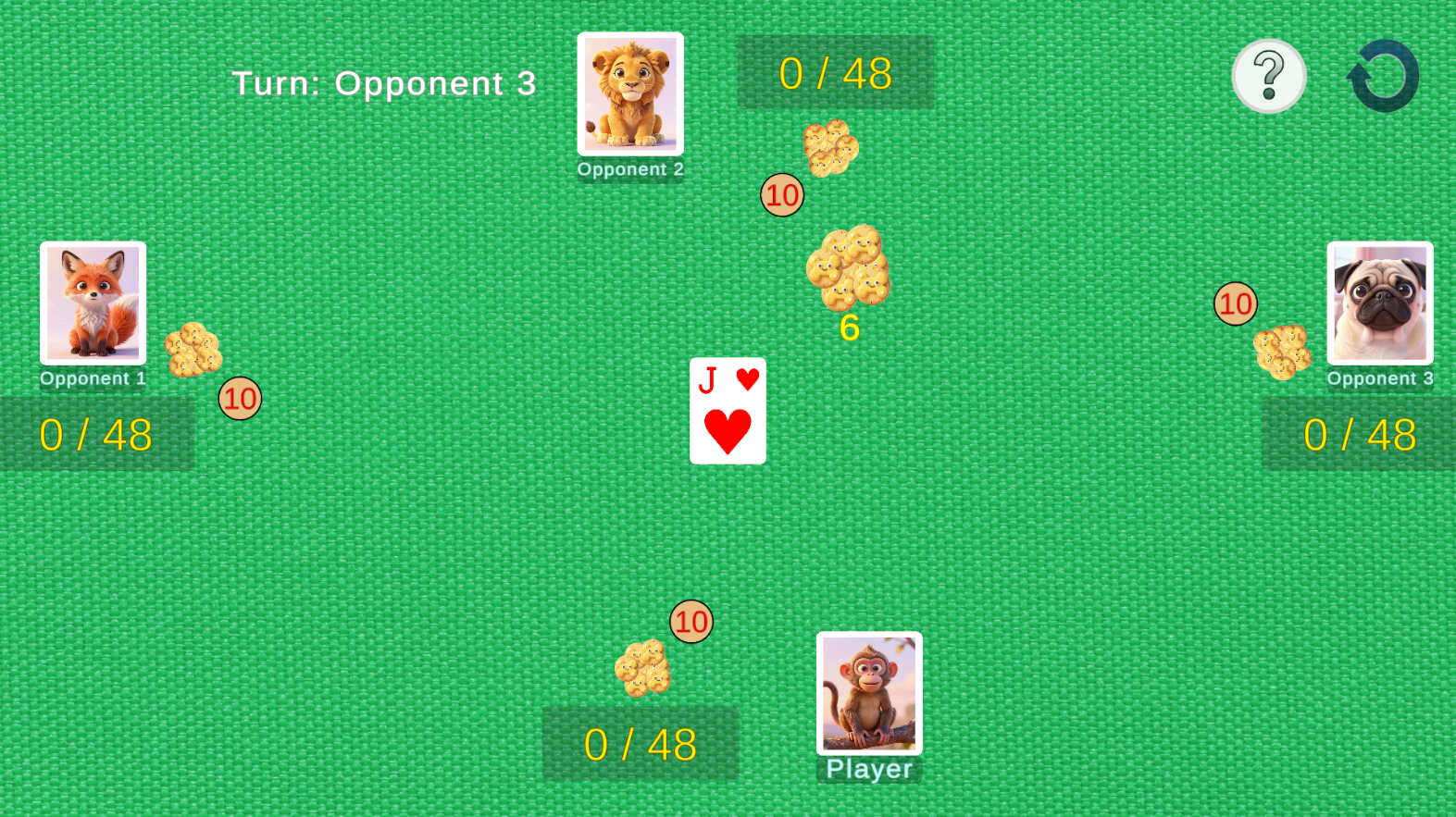This screenshot has height=817, width=1456.
Task: Click the 10 chip near the center pile
Action: pyautogui.click(x=782, y=195)
